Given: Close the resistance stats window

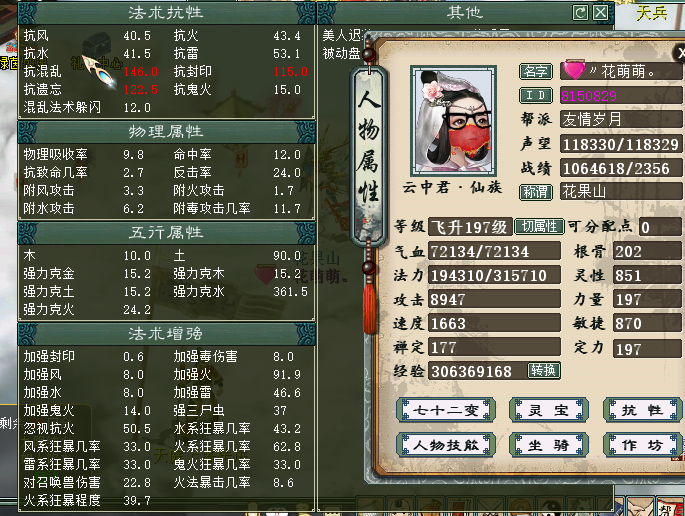Looking at the screenshot, I should tap(600, 13).
